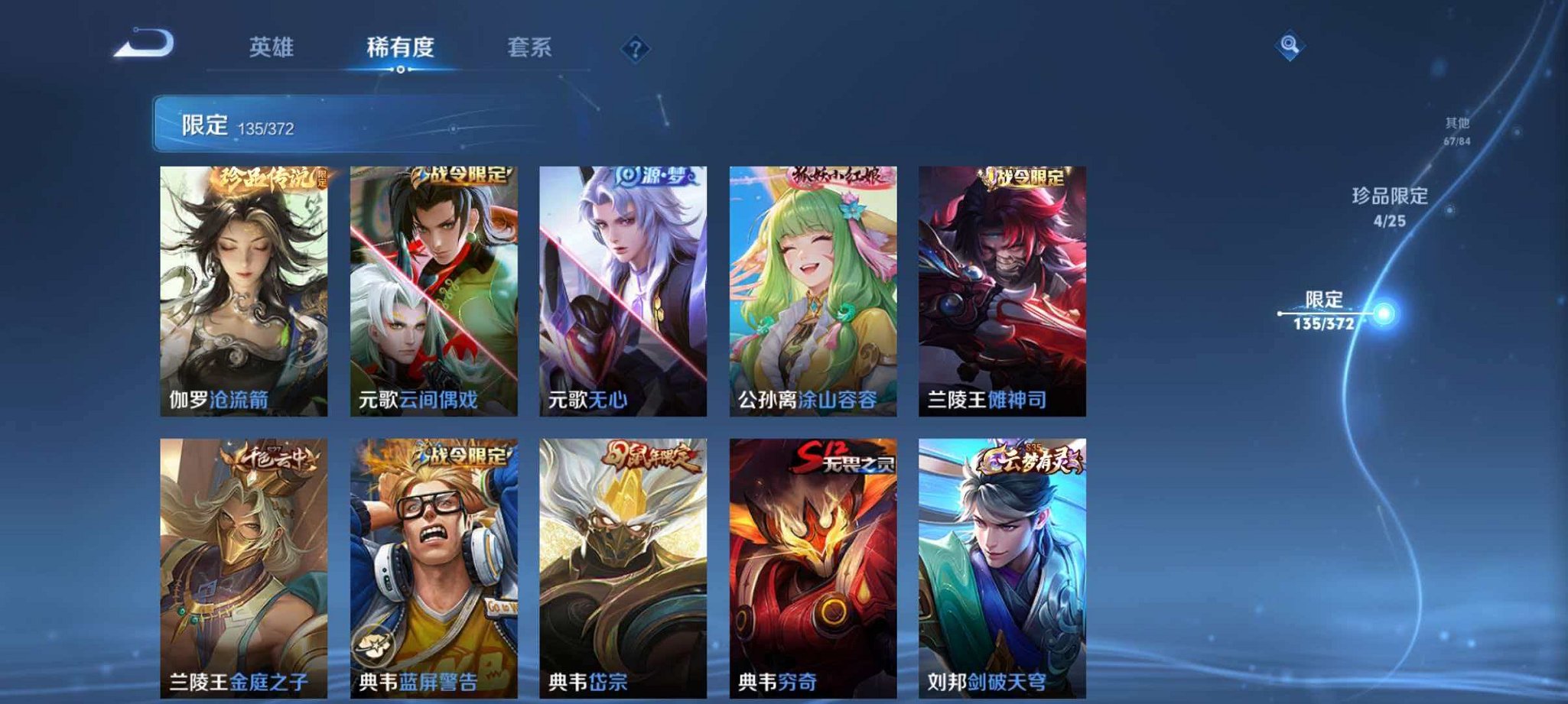
Task: Click the back arrow icon top left
Action: tap(142, 46)
